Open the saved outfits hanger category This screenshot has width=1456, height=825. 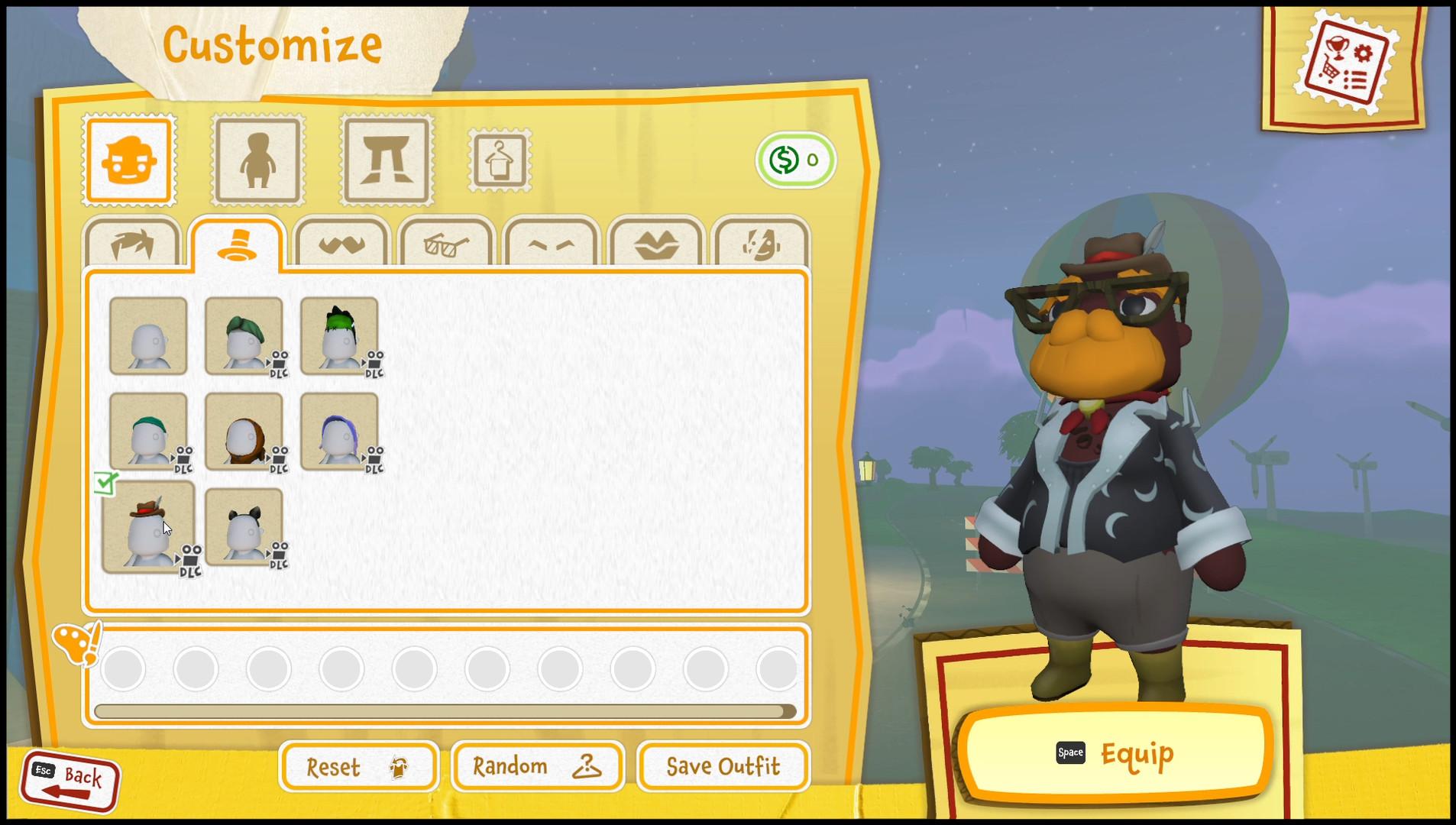point(499,160)
